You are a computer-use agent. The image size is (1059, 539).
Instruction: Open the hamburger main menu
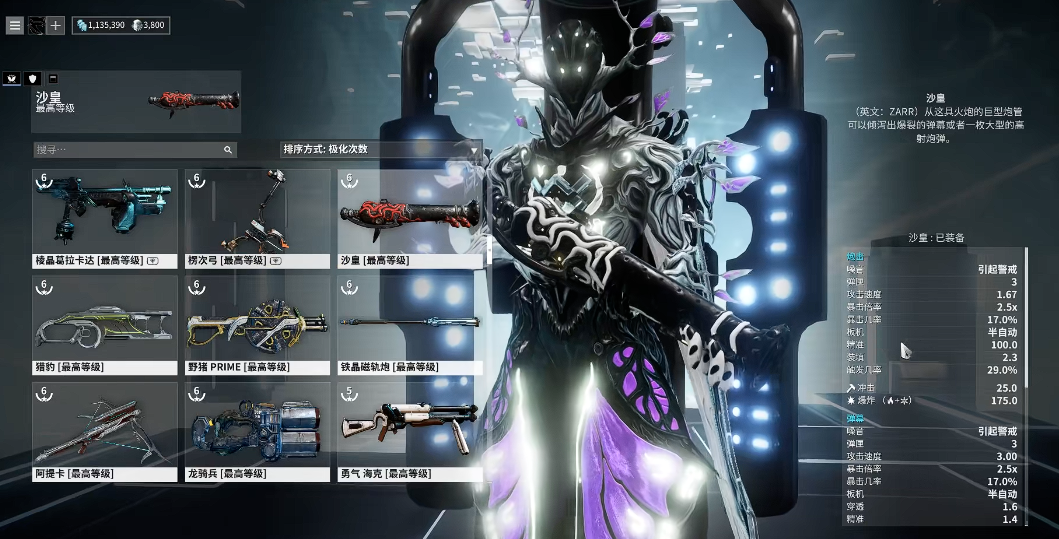(x=14, y=25)
